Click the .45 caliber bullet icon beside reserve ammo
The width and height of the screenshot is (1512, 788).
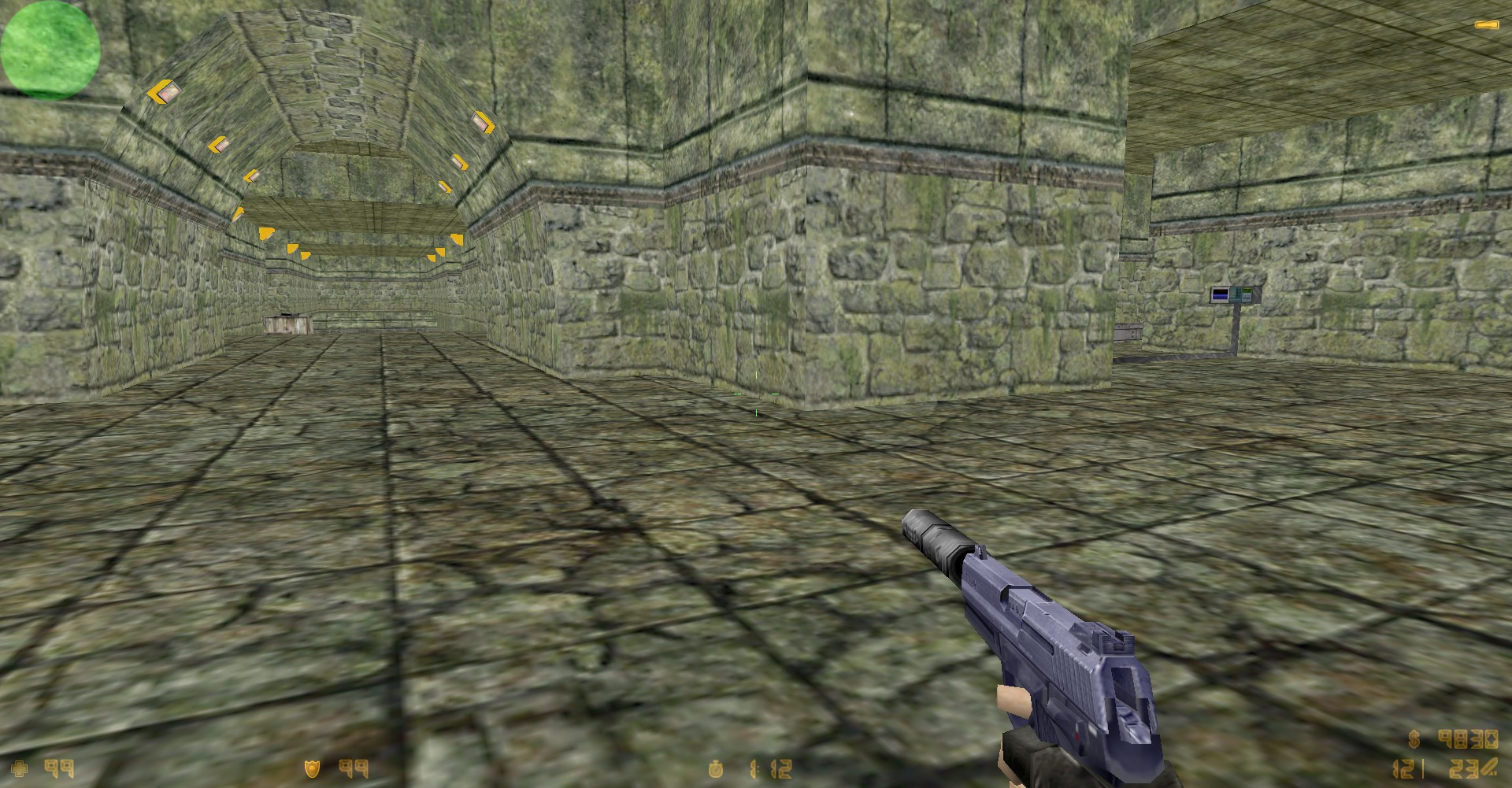(x=1491, y=766)
